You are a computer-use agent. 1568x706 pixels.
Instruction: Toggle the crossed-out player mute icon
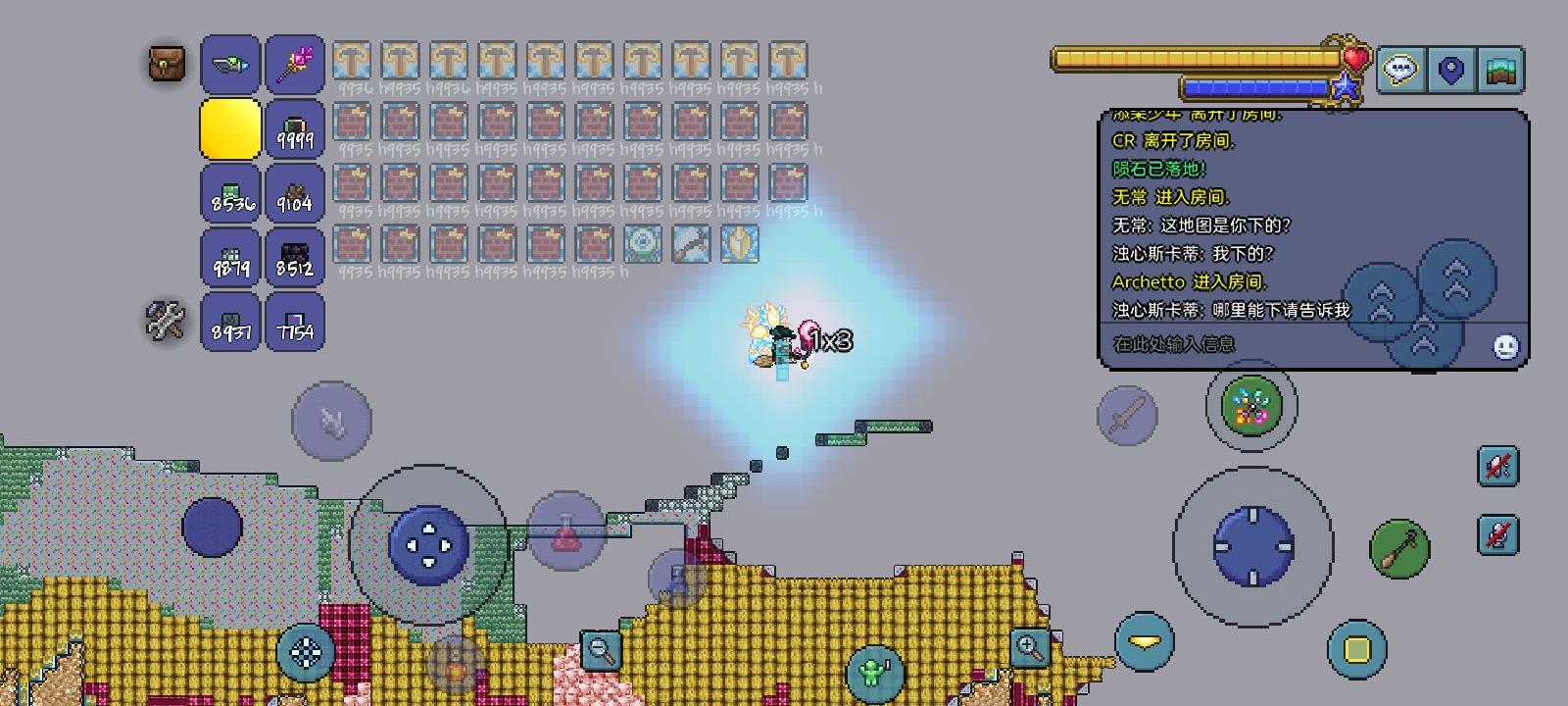[x=1496, y=465]
